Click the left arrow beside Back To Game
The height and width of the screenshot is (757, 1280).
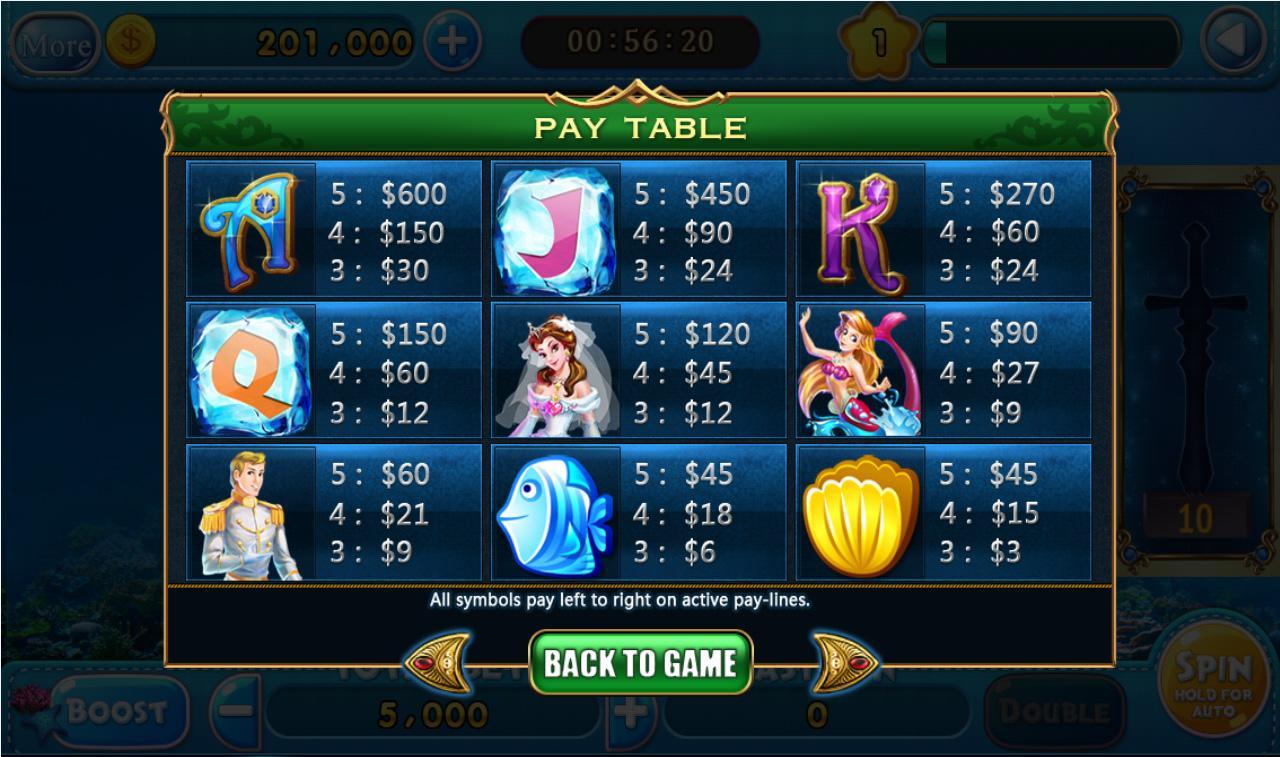click(x=437, y=663)
